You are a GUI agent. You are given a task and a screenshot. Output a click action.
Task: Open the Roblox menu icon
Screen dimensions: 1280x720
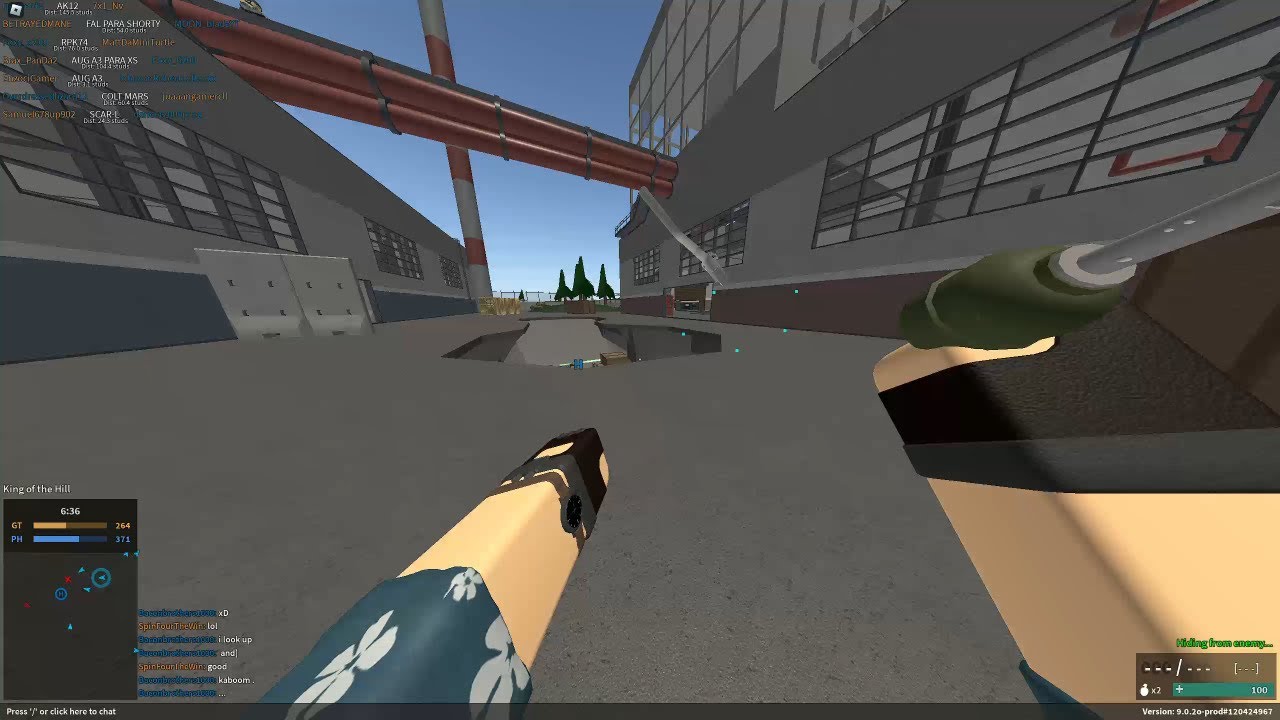[15, 9]
